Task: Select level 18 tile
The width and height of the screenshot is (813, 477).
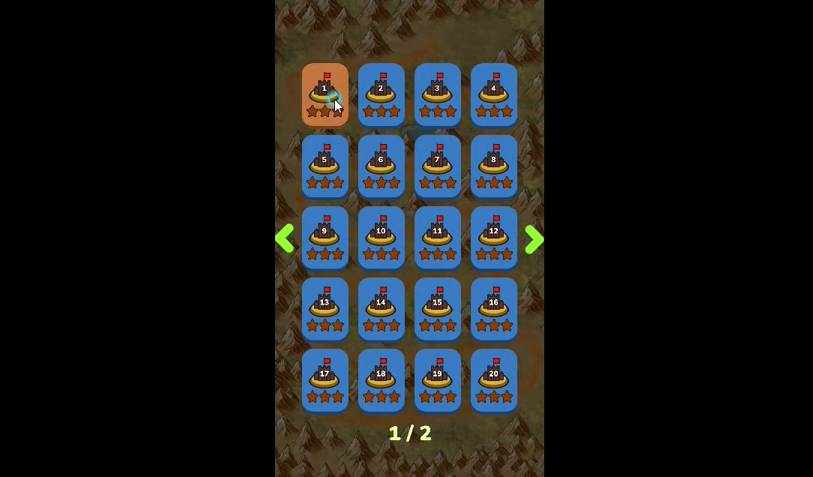Action: coord(381,380)
